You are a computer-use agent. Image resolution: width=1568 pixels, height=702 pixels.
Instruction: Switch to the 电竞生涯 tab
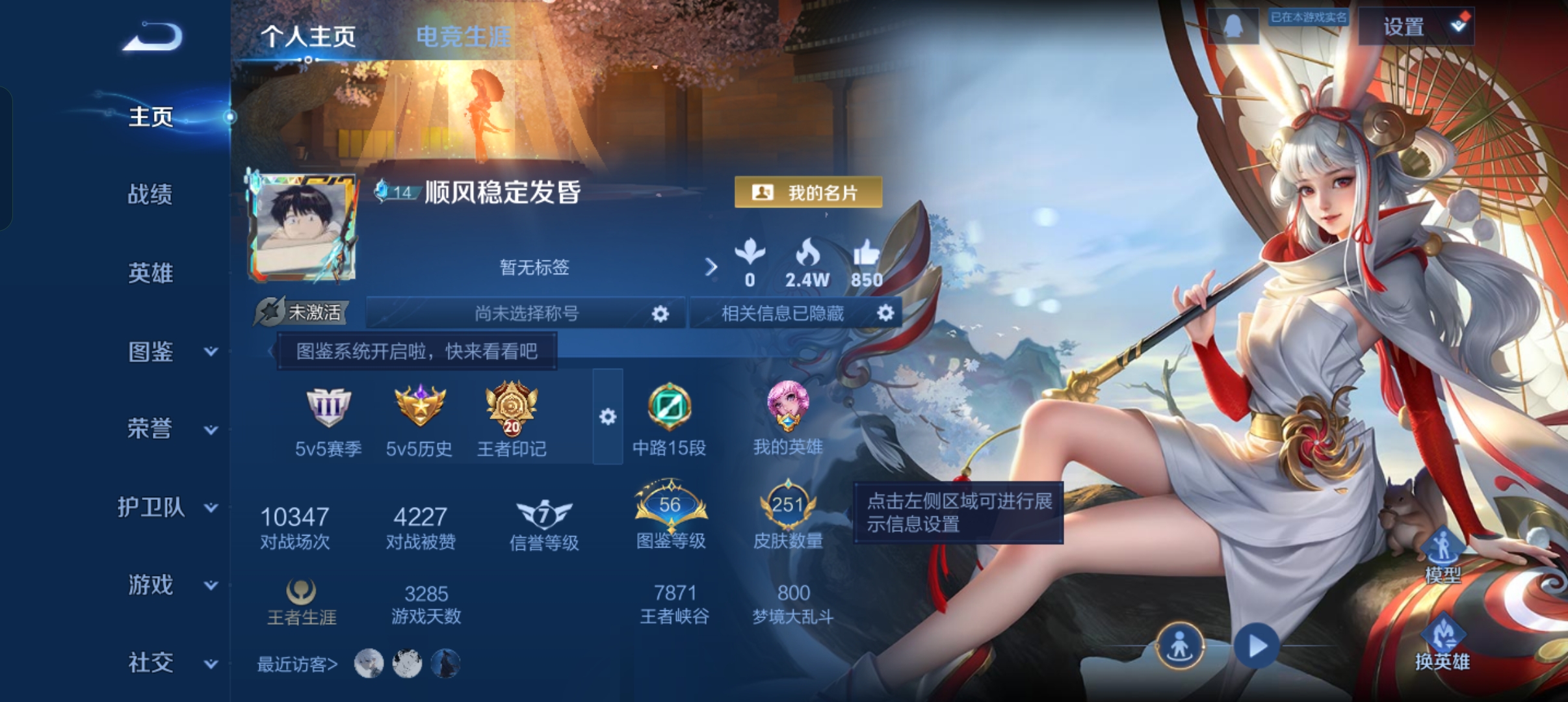[463, 37]
